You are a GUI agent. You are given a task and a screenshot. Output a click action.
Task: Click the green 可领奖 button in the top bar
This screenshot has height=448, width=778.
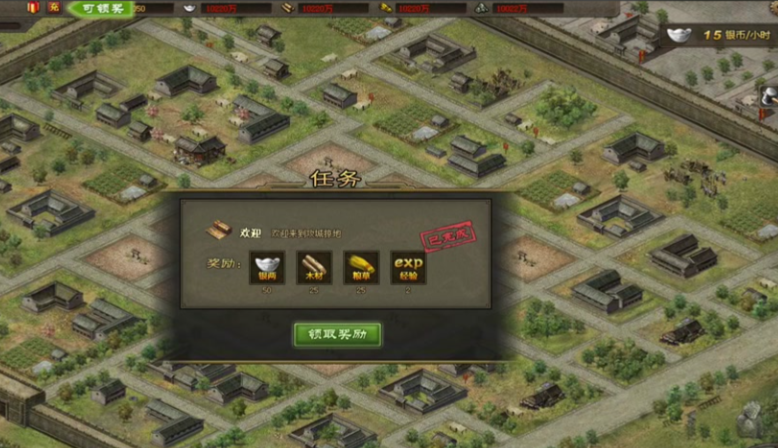(x=104, y=9)
